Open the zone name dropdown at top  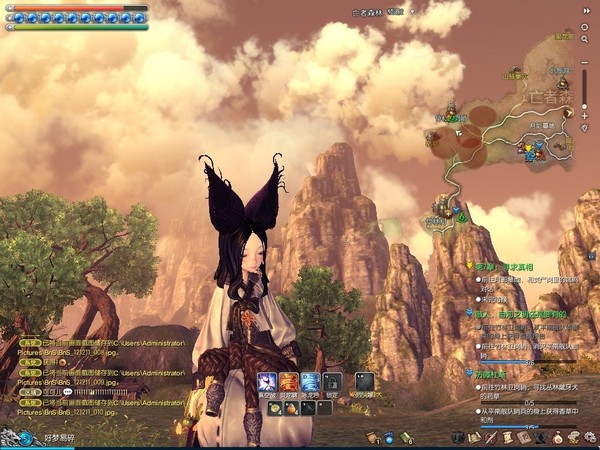click(398, 11)
